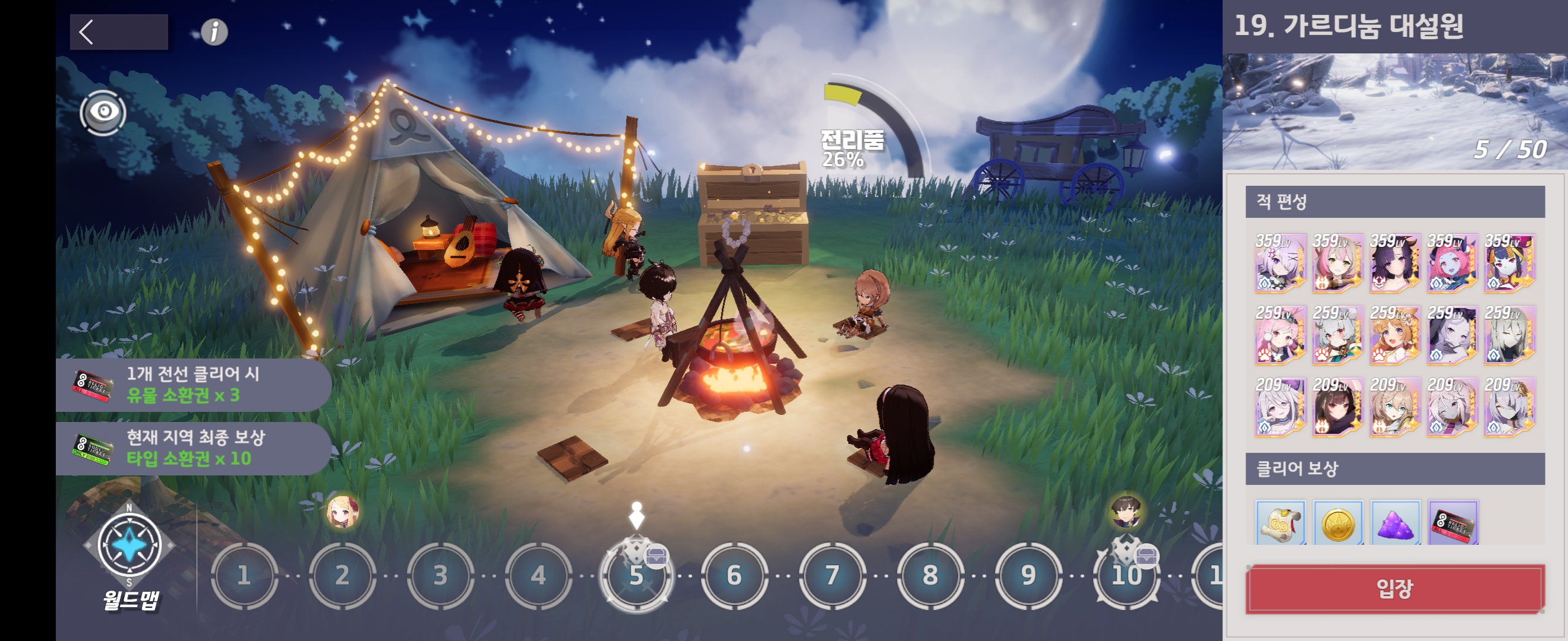Toggle the eye icon to hide UI
The height and width of the screenshot is (641, 1568).
click(x=103, y=113)
